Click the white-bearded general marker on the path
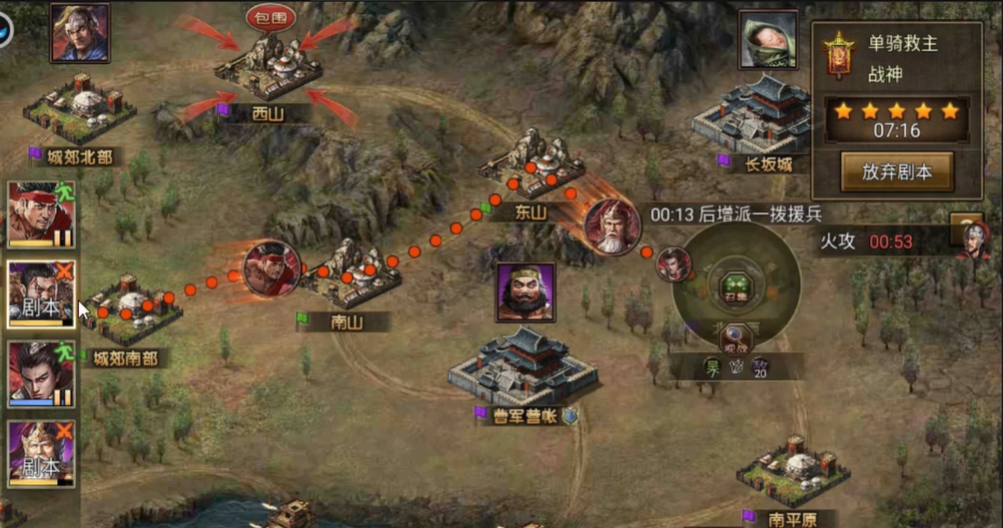Viewport: 1003px width, 528px height. coord(611,227)
